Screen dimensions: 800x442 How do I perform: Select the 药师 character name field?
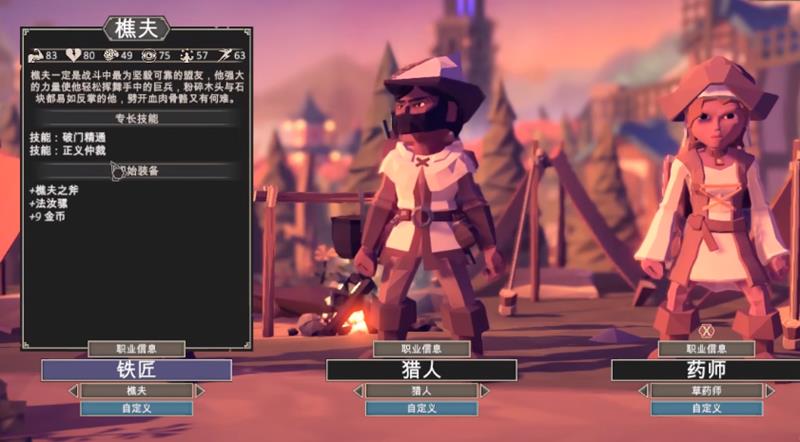click(x=706, y=370)
